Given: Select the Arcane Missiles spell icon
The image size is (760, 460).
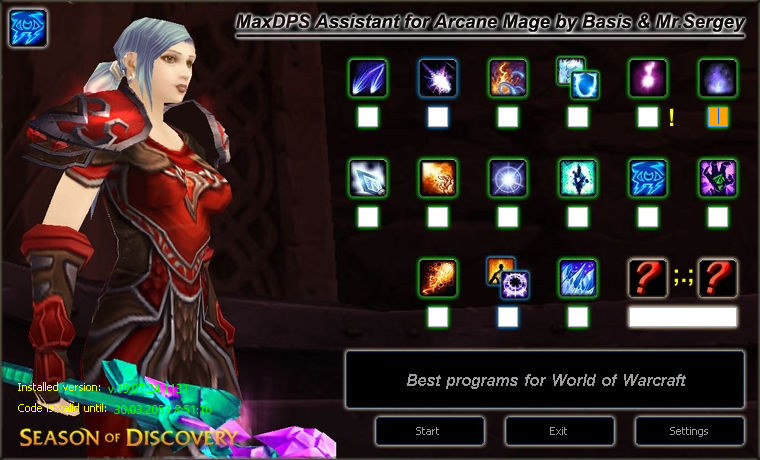Looking at the screenshot, I should [368, 78].
